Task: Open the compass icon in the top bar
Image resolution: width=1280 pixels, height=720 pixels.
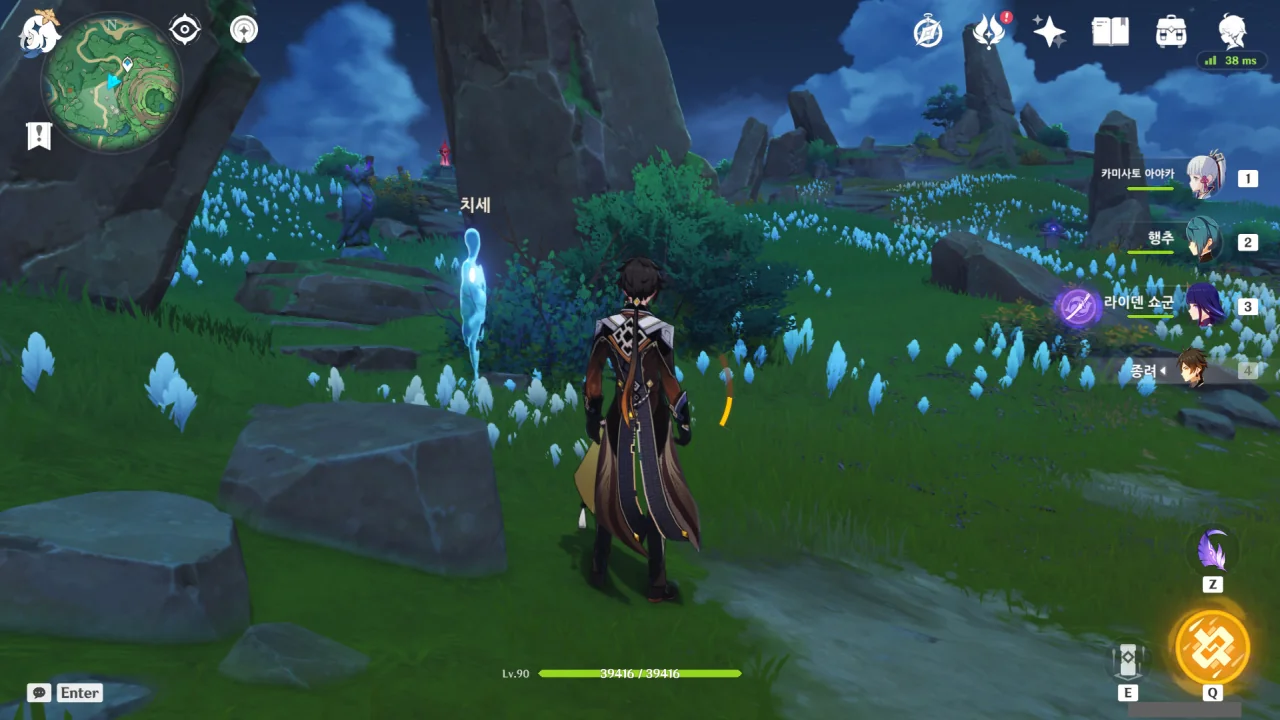Action: point(928,32)
